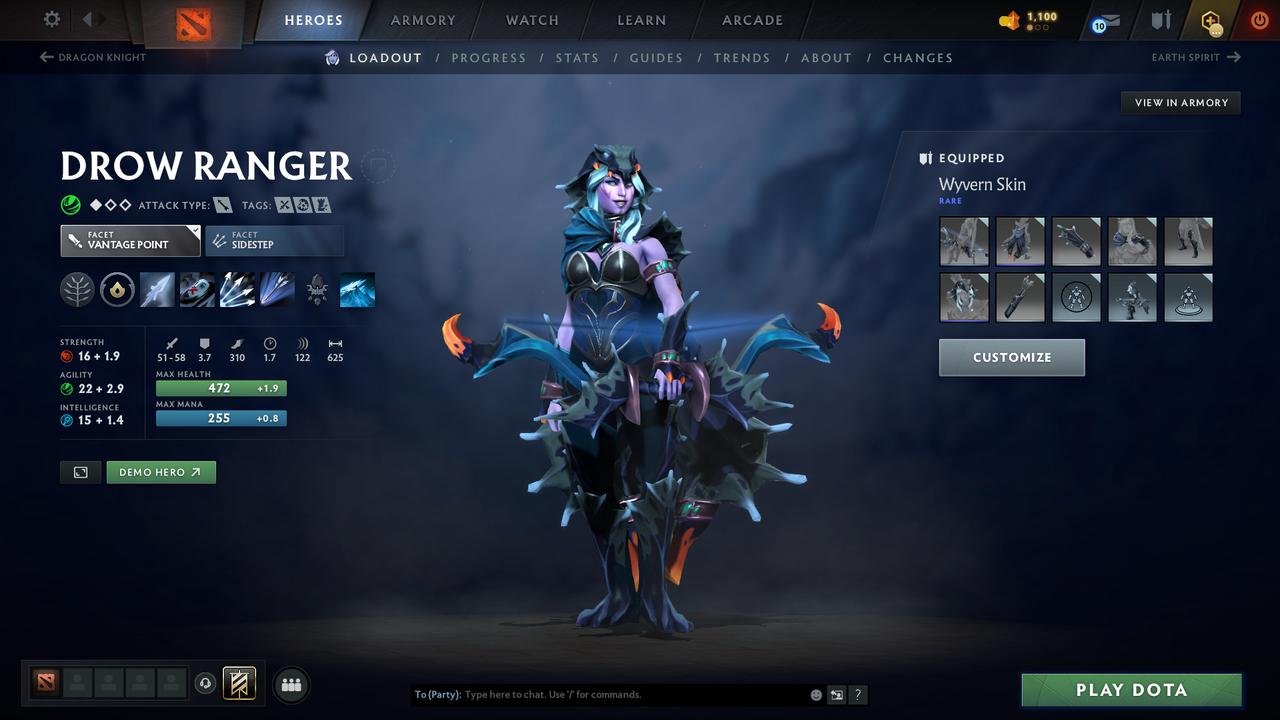Screen dimensions: 1280x720
Task: Open the friends list icon bottom right
Action: (291, 684)
